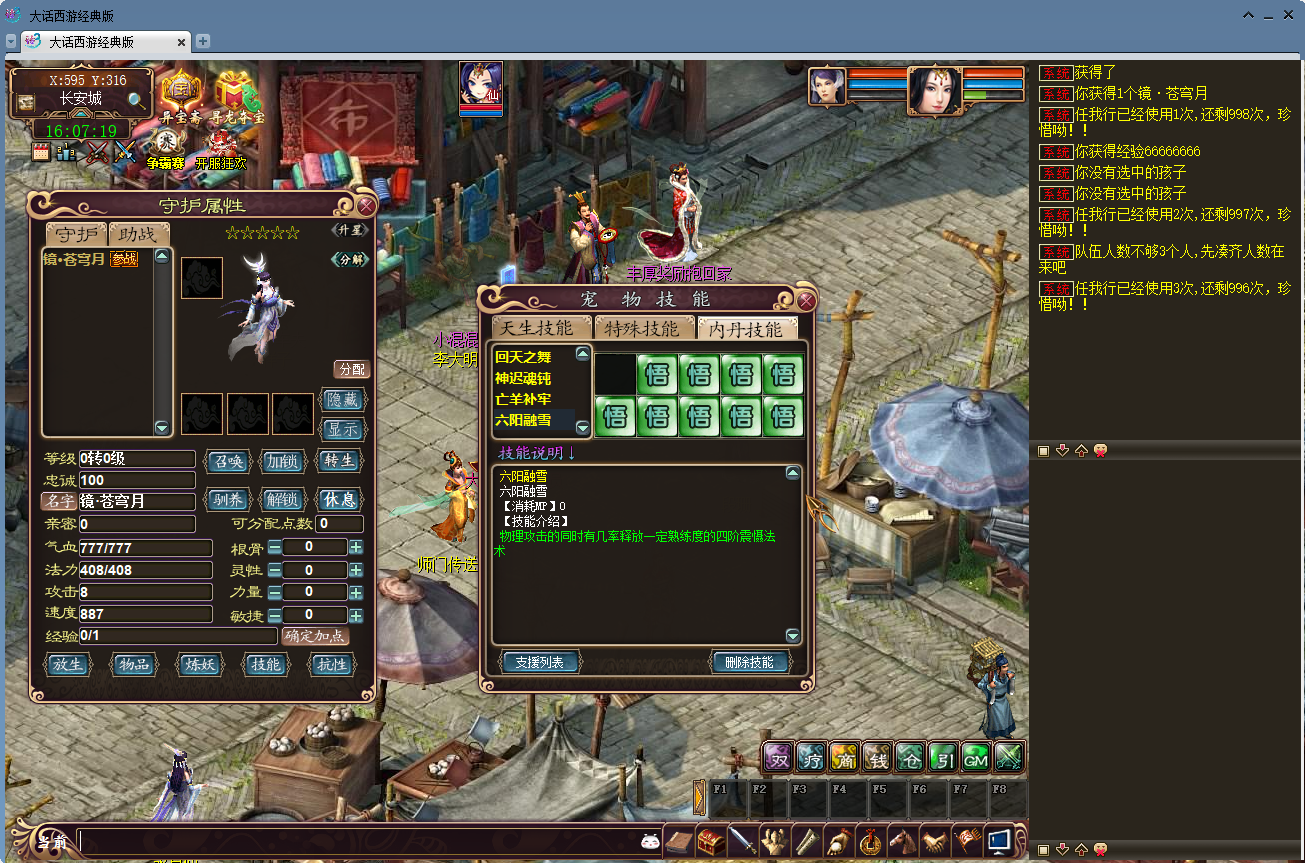Activate the GM shortcut icon

pos(975,759)
